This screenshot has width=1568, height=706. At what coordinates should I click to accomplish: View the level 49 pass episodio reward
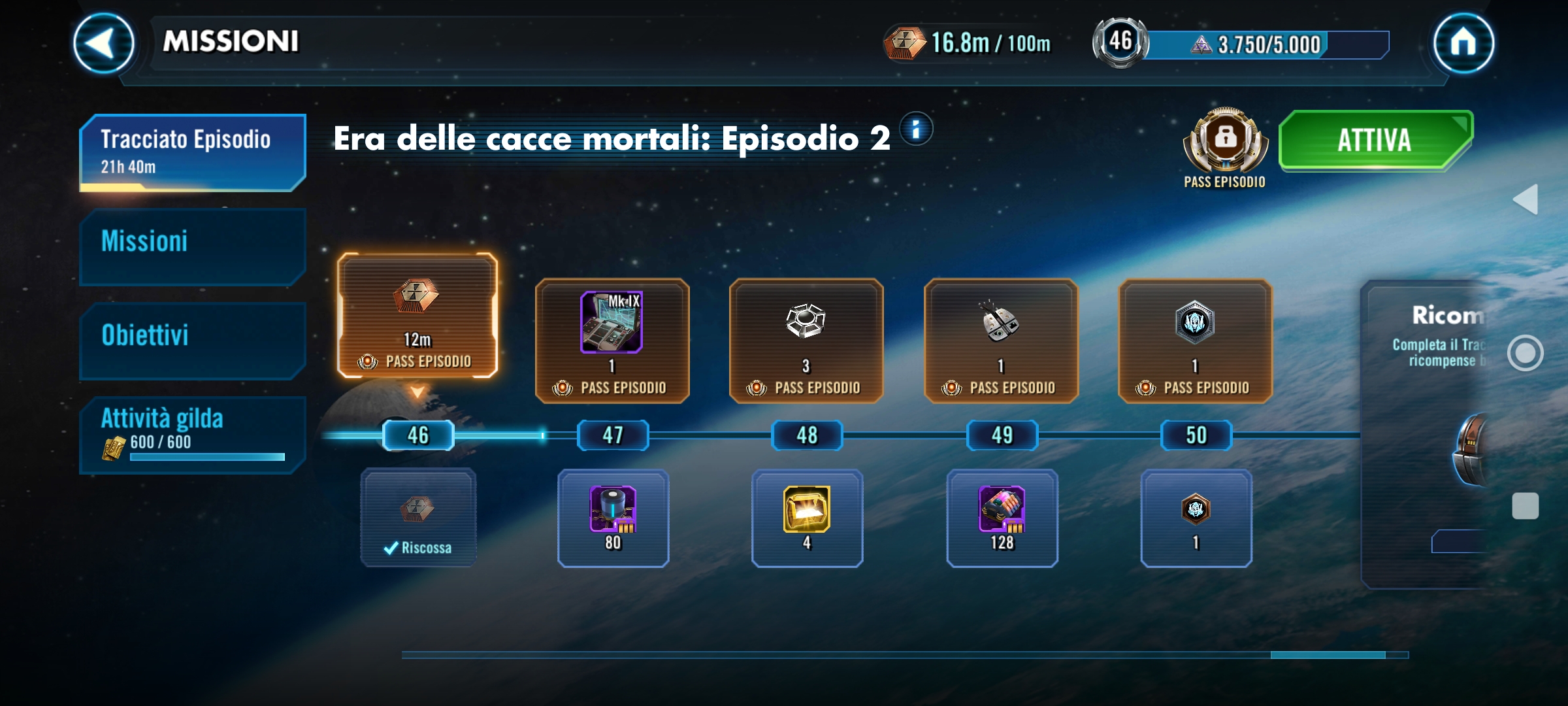pyautogui.click(x=1000, y=340)
